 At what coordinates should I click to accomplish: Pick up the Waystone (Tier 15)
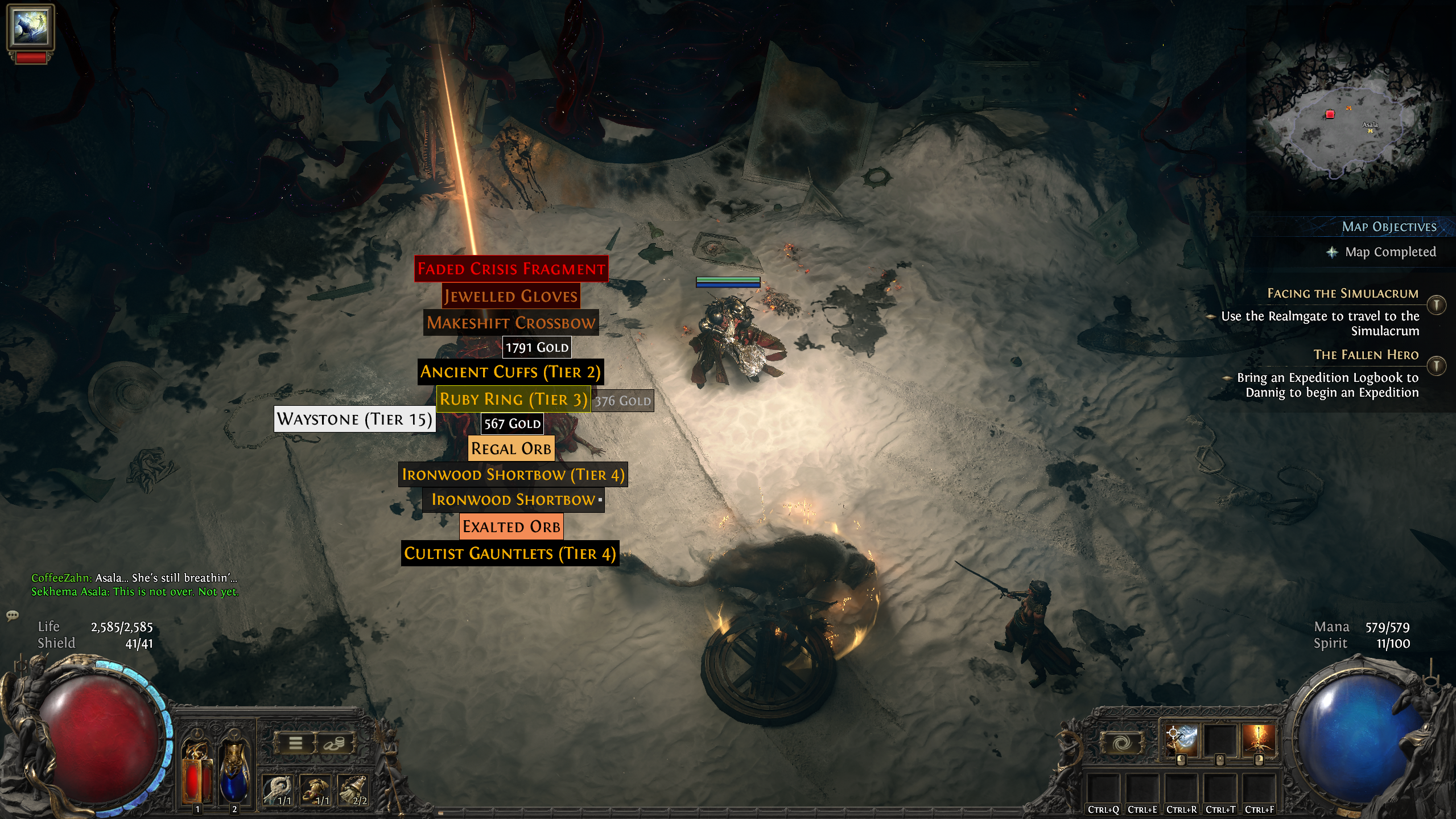click(x=354, y=420)
